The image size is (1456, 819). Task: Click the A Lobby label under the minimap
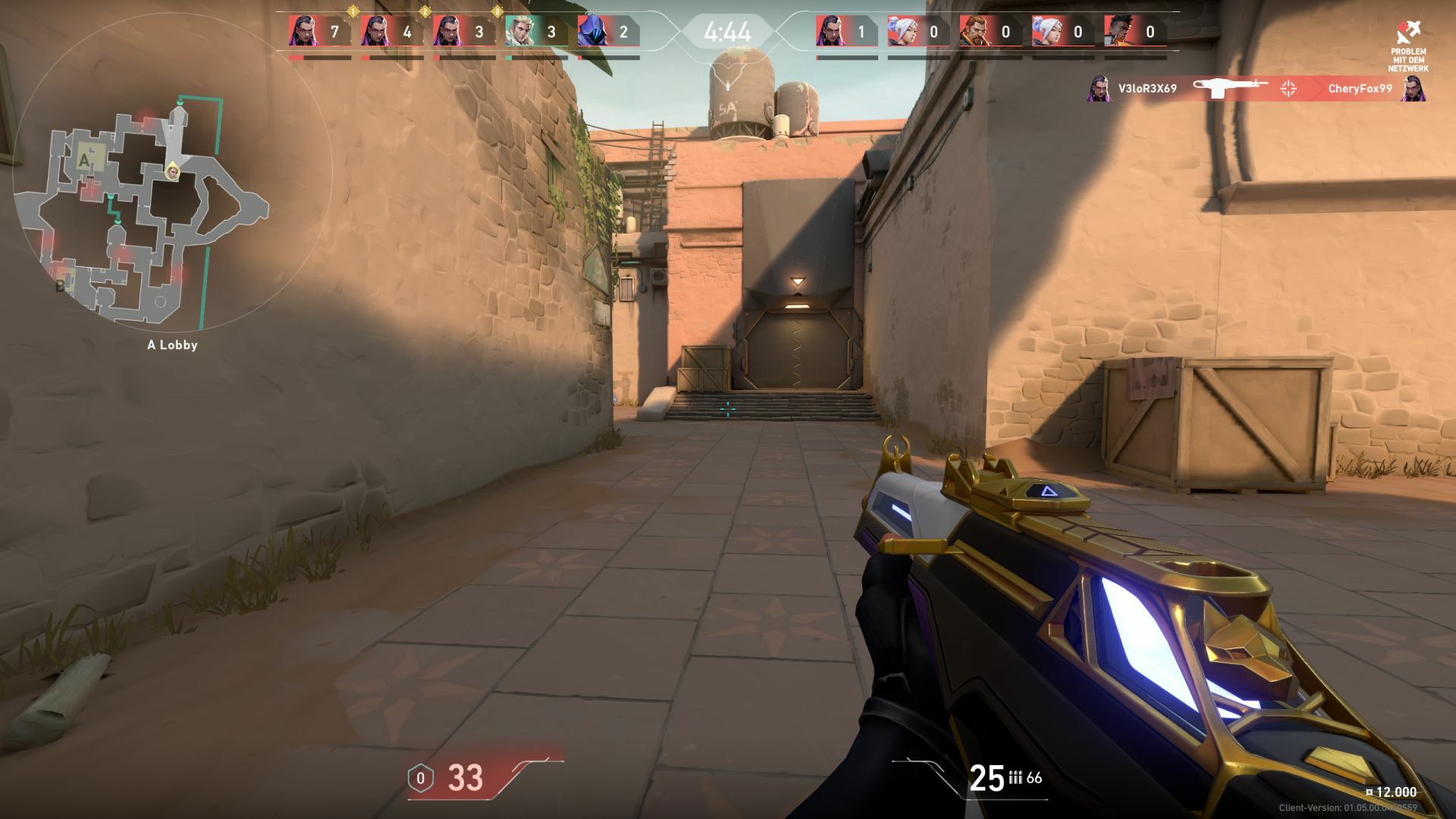[x=171, y=345]
